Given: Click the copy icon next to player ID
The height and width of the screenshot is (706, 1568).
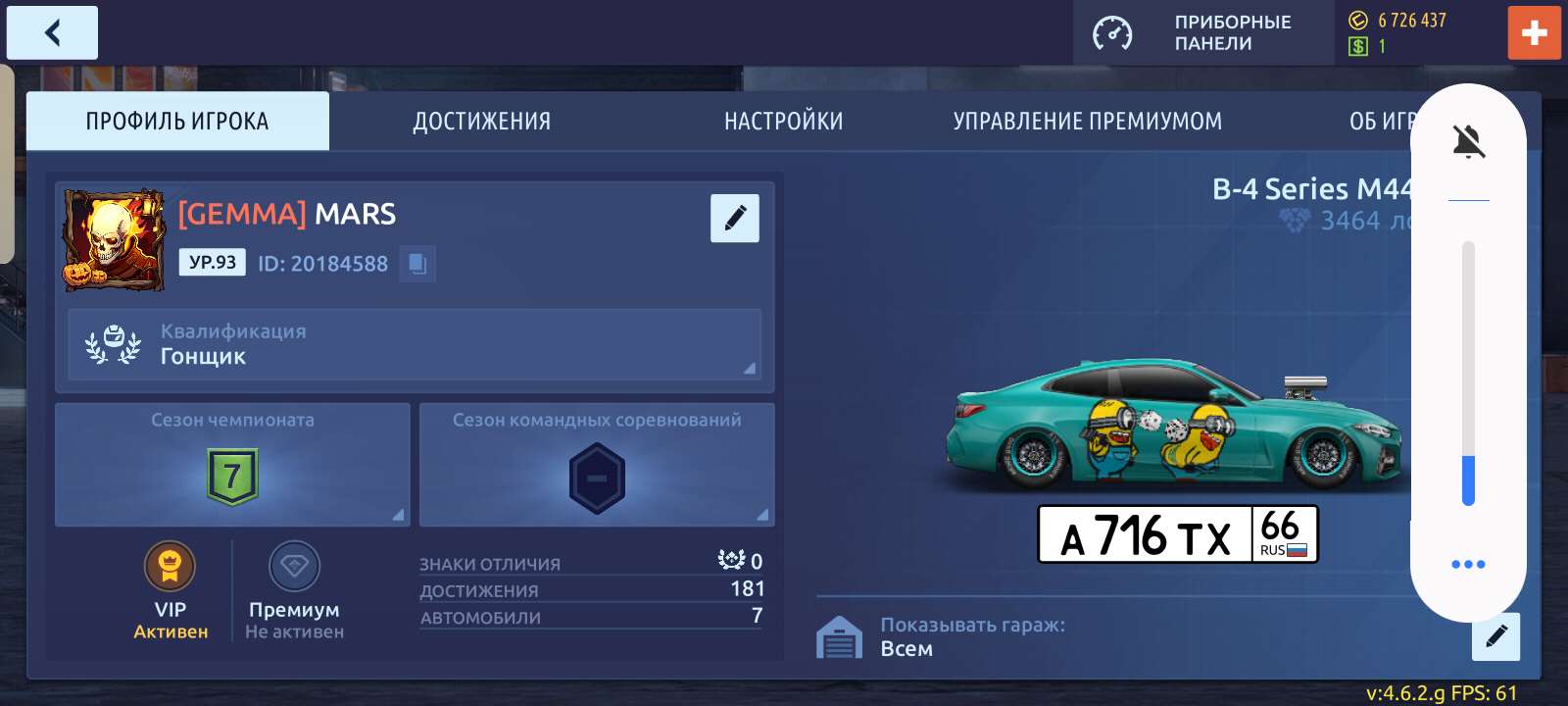Looking at the screenshot, I should 417,263.
